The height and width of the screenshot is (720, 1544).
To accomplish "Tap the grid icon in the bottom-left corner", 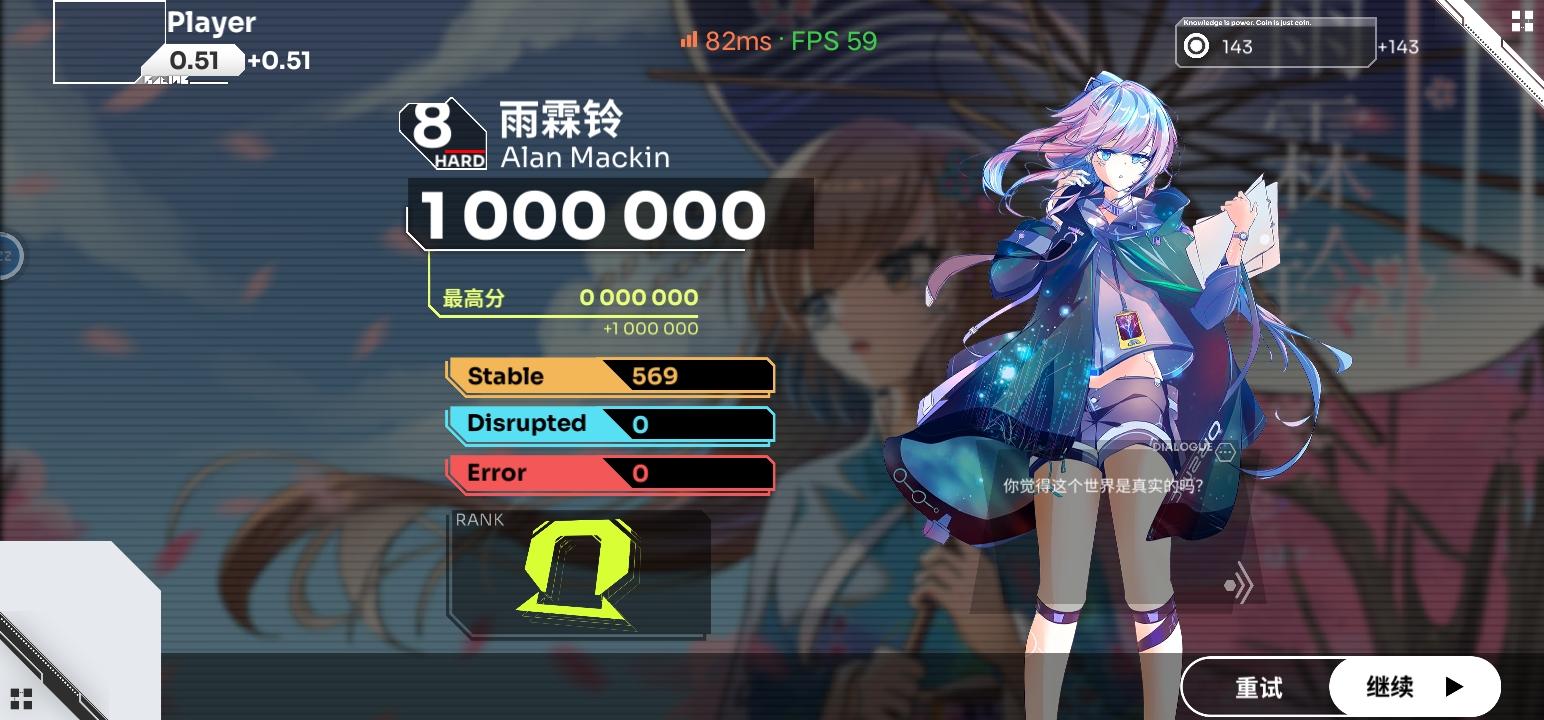I will pos(22,698).
